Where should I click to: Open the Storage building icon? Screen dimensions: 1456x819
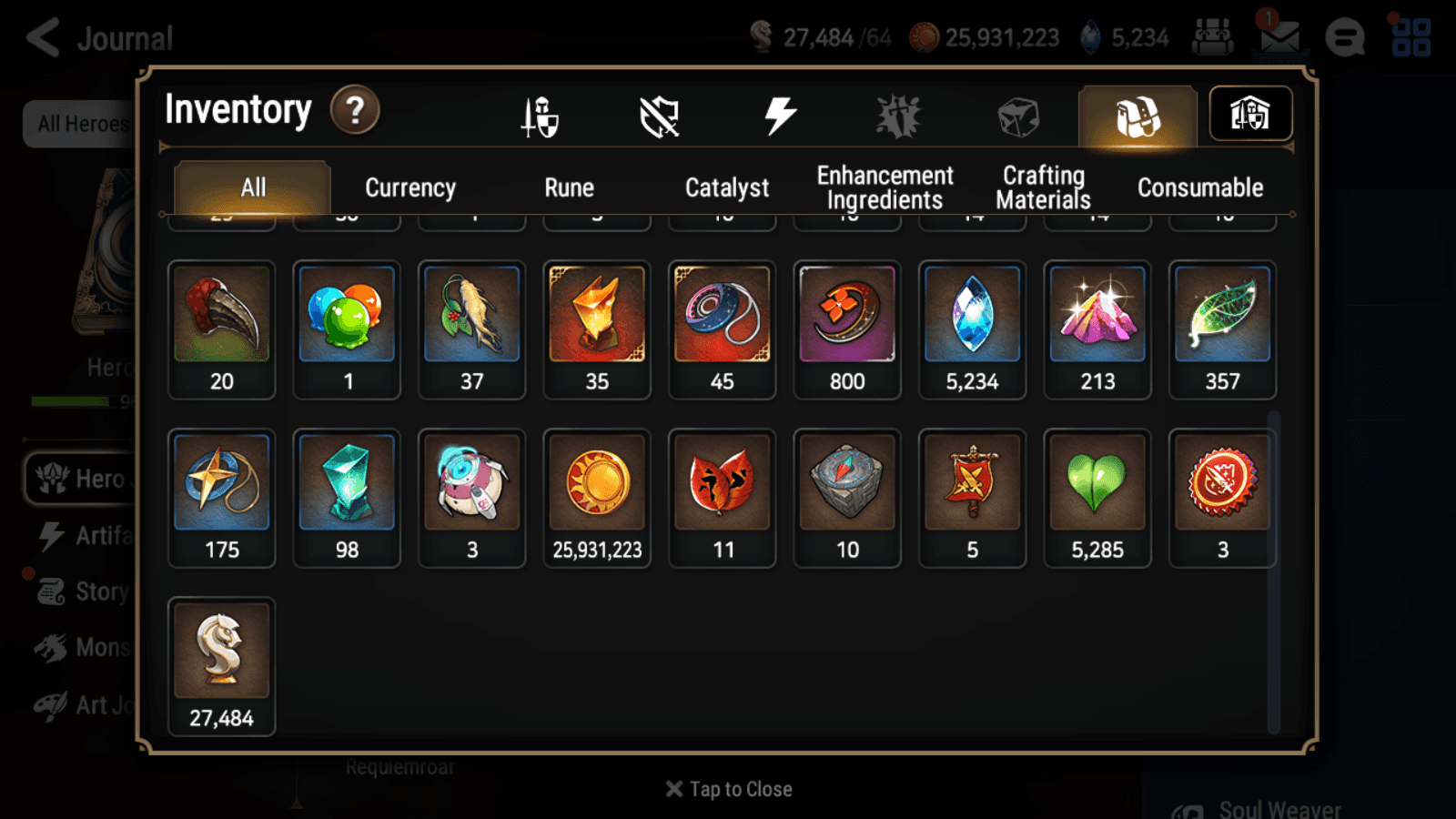click(1250, 113)
